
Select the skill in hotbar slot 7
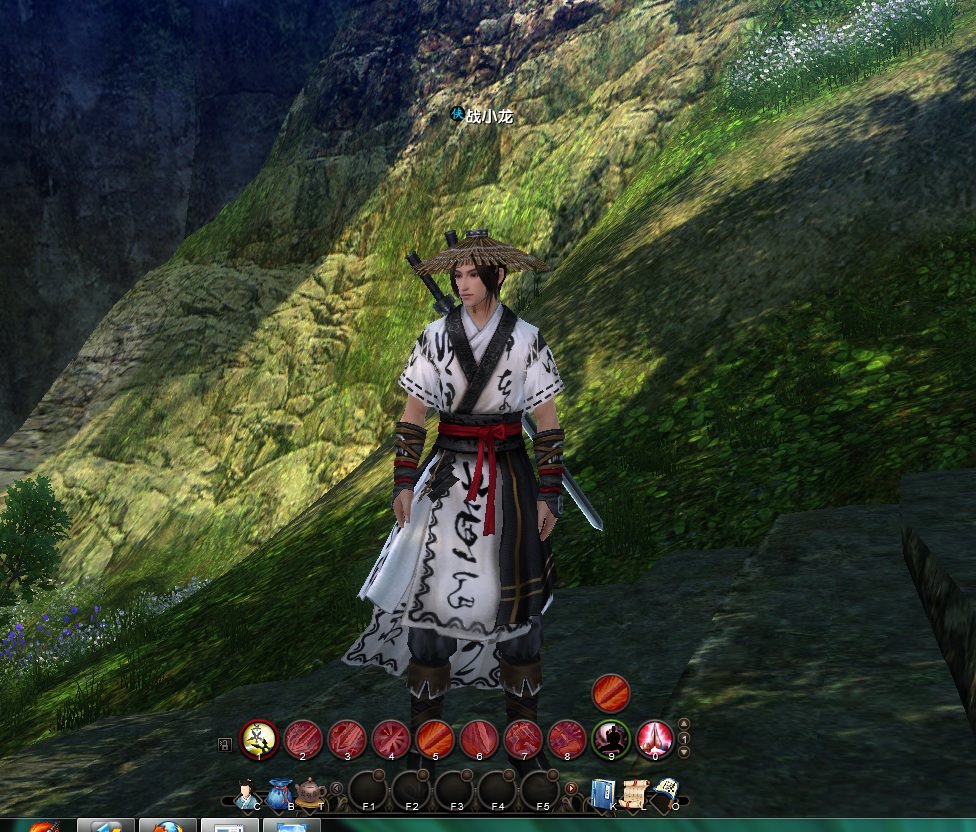click(523, 739)
